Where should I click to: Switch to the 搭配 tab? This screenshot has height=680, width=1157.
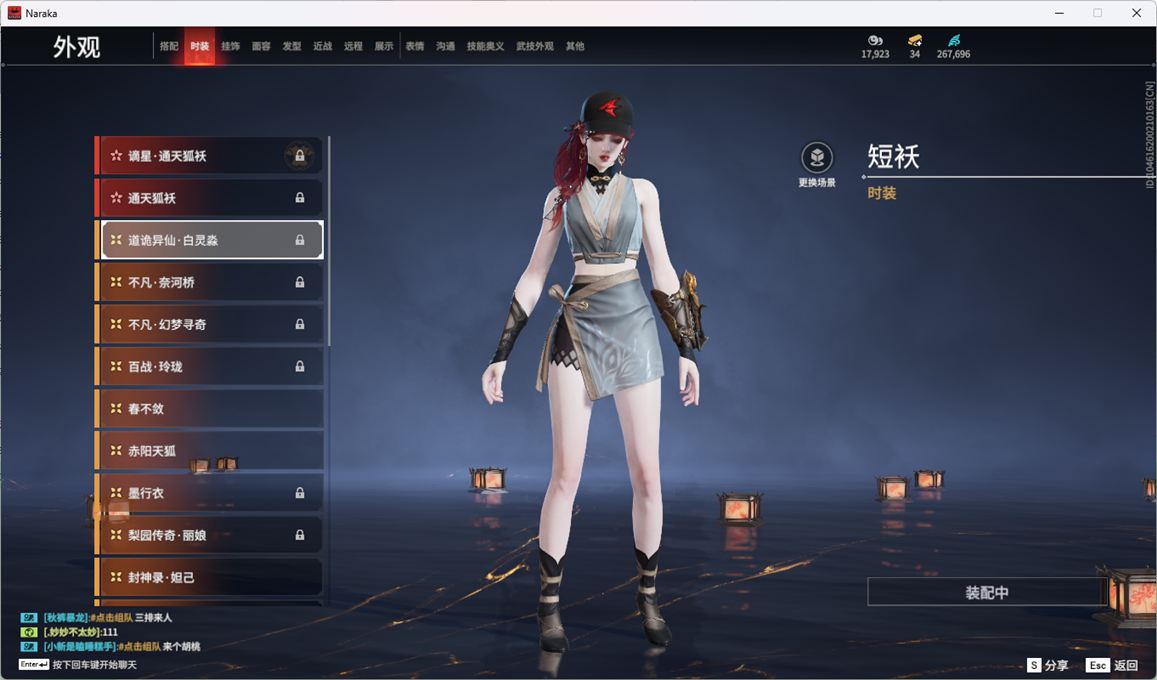[169, 46]
